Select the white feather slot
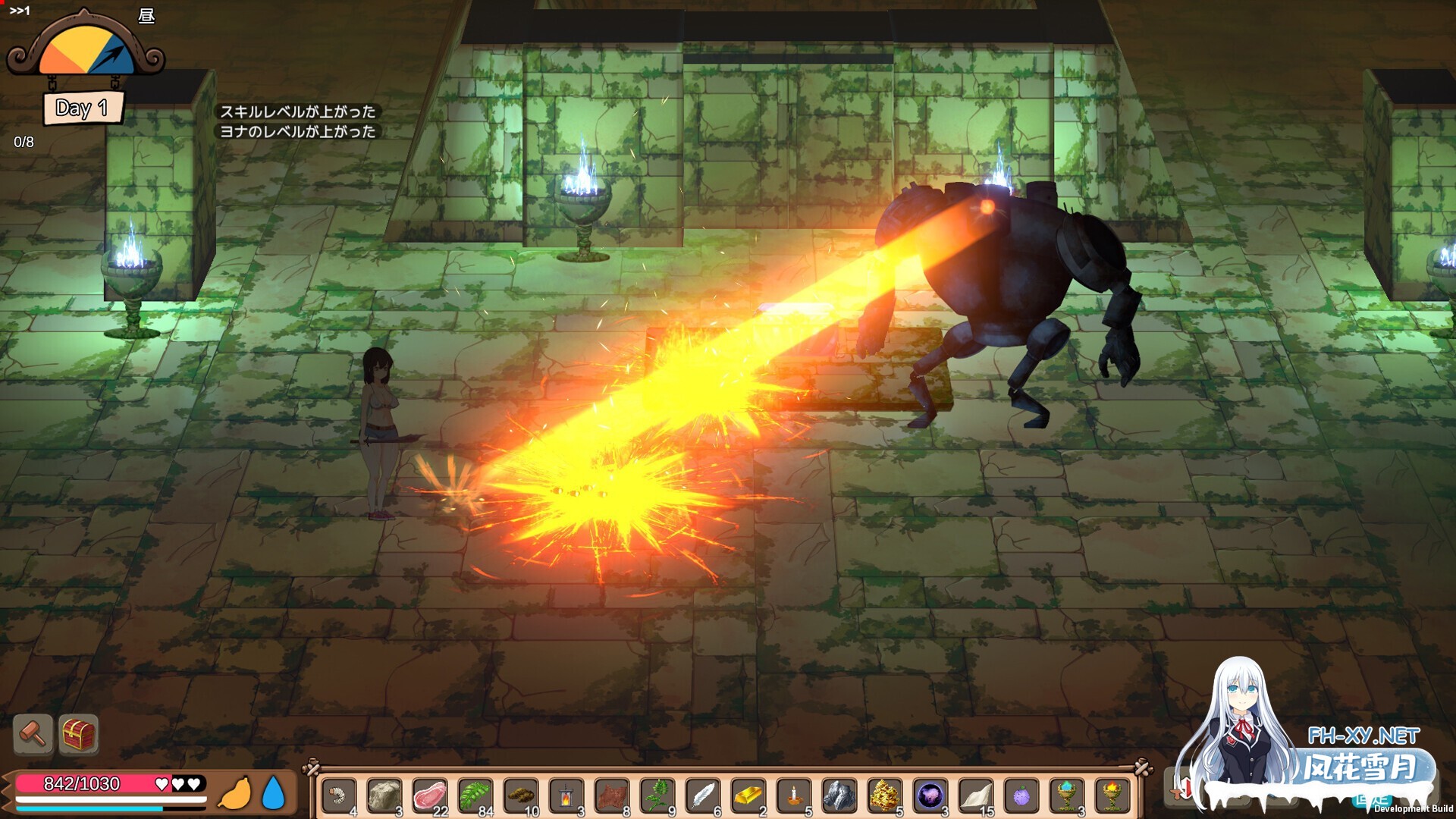The height and width of the screenshot is (819, 1456). pyautogui.click(x=702, y=796)
